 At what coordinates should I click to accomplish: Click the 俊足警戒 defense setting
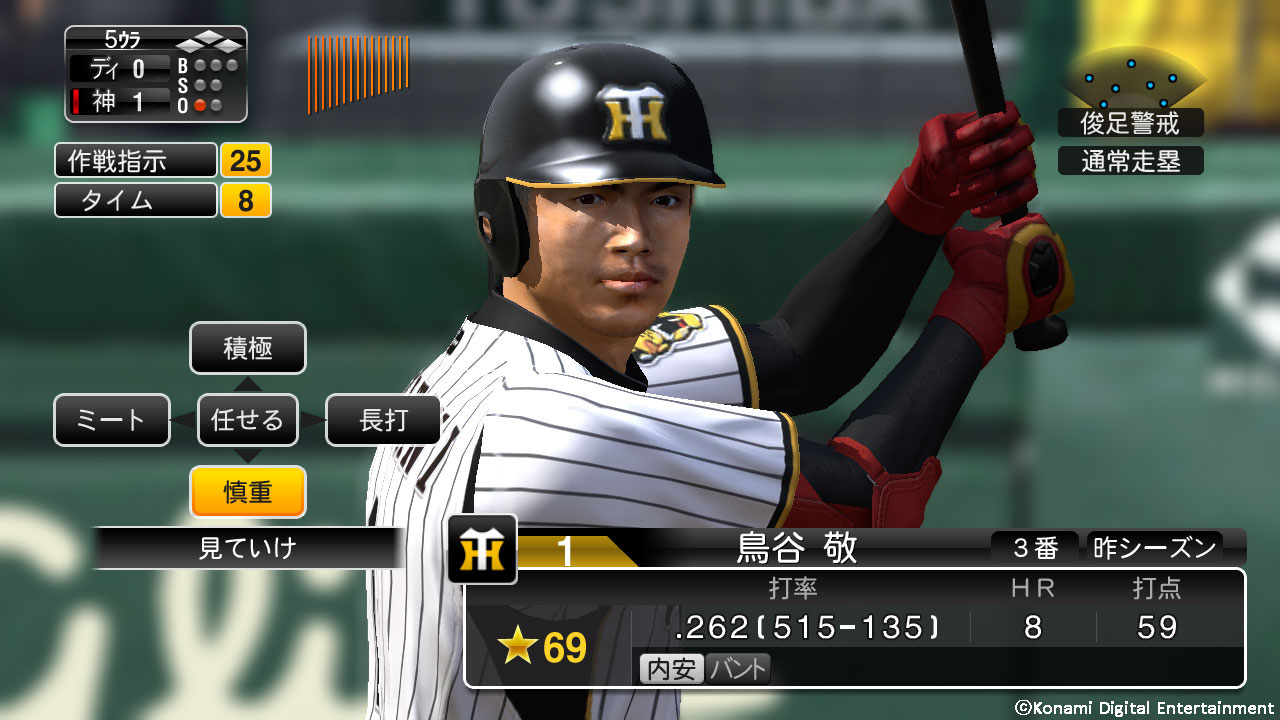(x=1130, y=123)
